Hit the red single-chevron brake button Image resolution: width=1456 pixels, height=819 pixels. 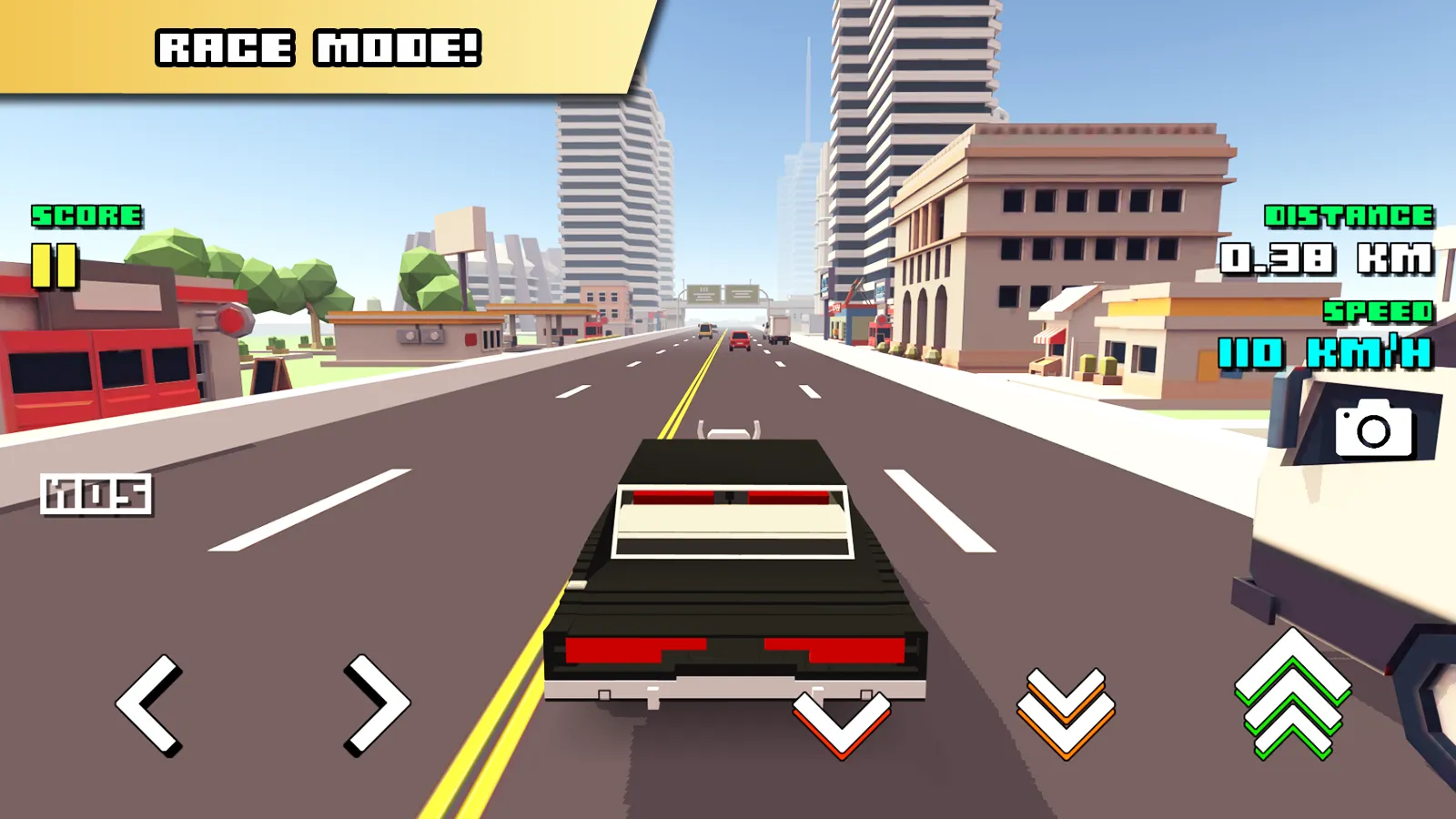[841, 723]
